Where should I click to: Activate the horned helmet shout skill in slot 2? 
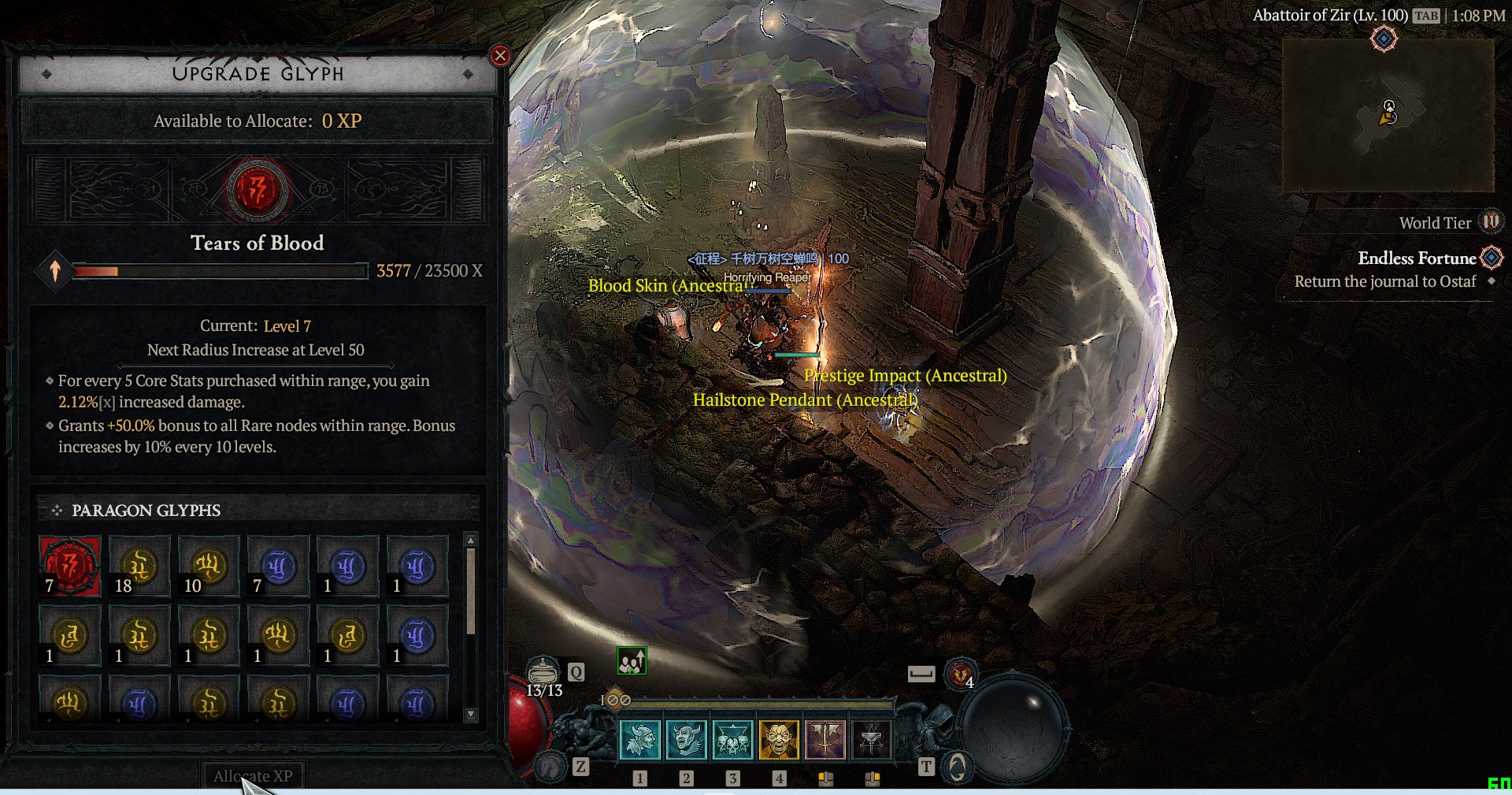[686, 740]
